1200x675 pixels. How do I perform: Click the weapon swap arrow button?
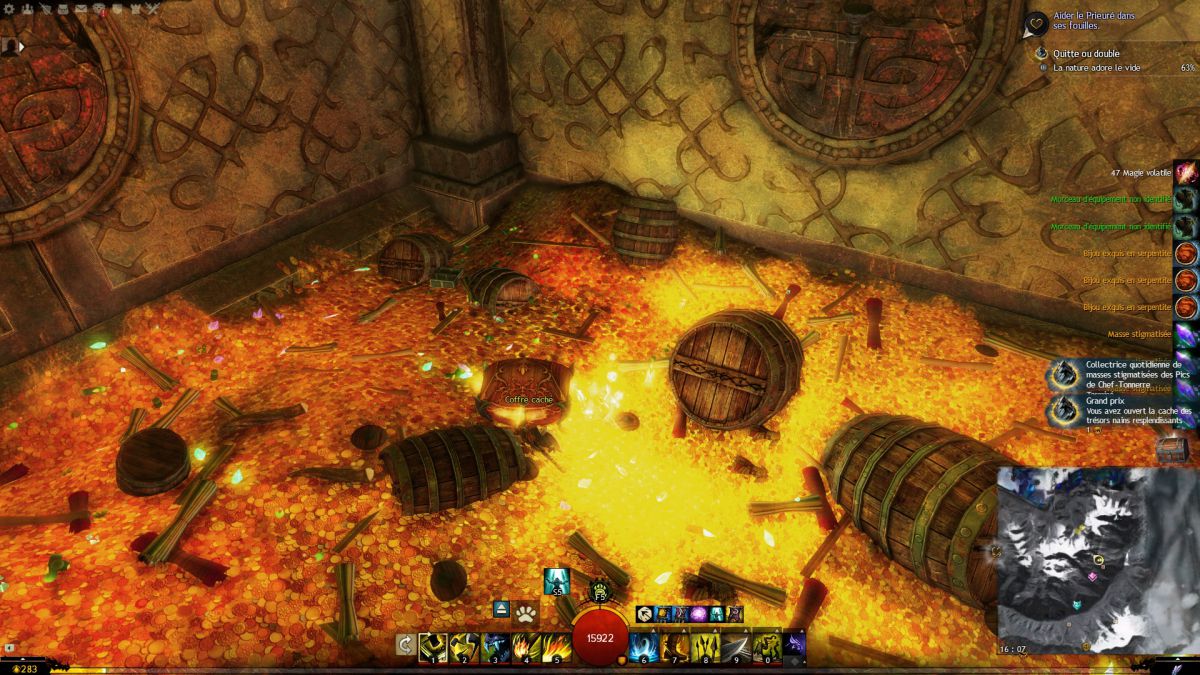pyautogui.click(x=405, y=645)
